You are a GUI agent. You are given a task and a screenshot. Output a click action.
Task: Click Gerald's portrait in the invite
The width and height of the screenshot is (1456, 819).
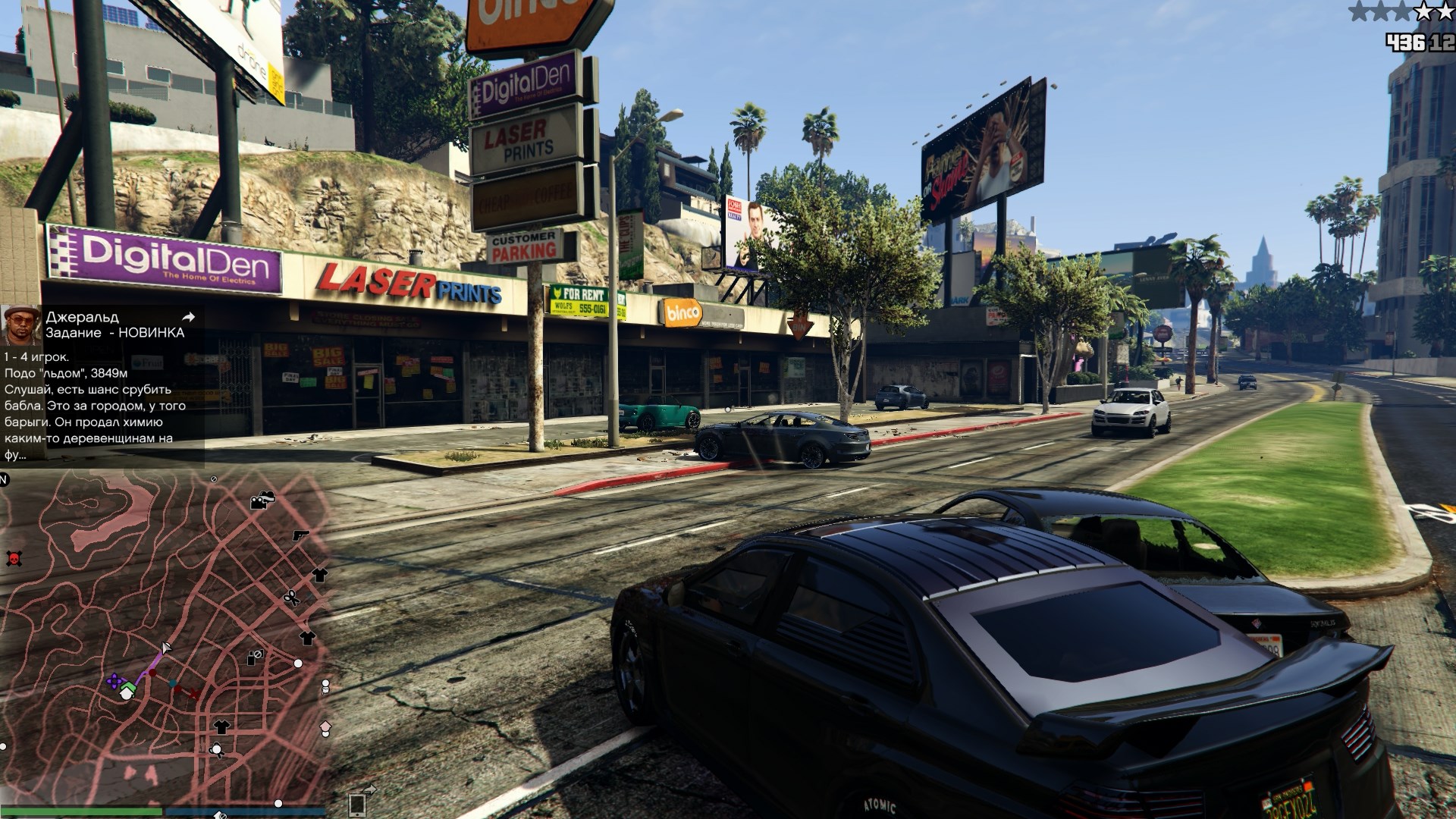pyautogui.click(x=20, y=325)
